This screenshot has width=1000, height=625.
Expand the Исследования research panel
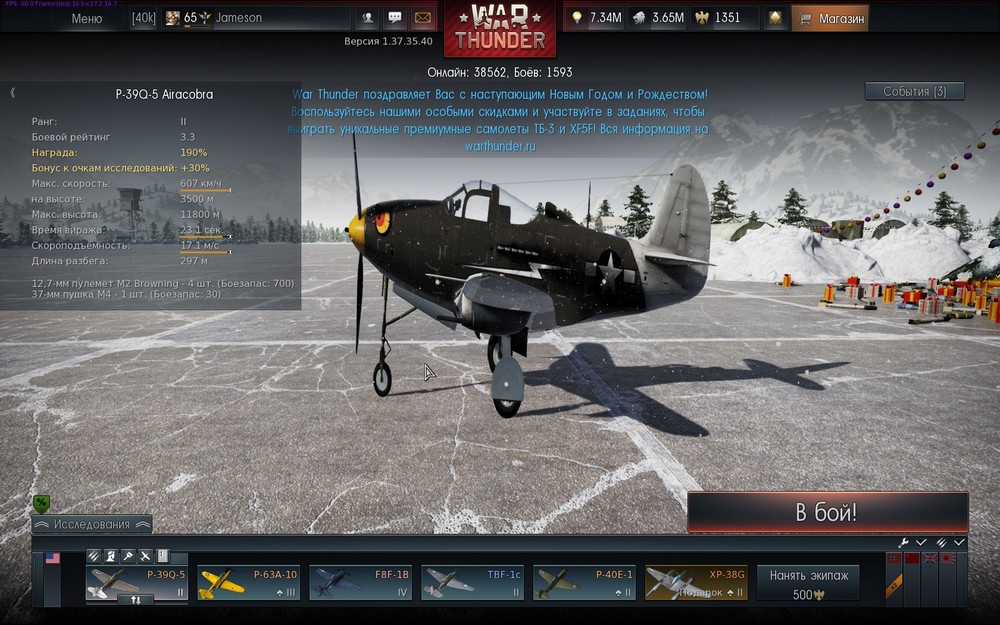(92, 524)
